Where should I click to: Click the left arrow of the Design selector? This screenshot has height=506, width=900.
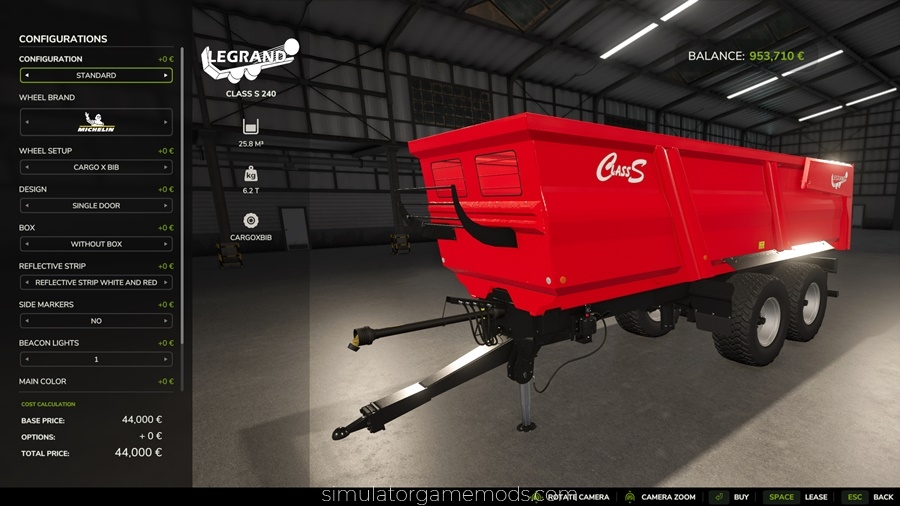tap(26, 206)
